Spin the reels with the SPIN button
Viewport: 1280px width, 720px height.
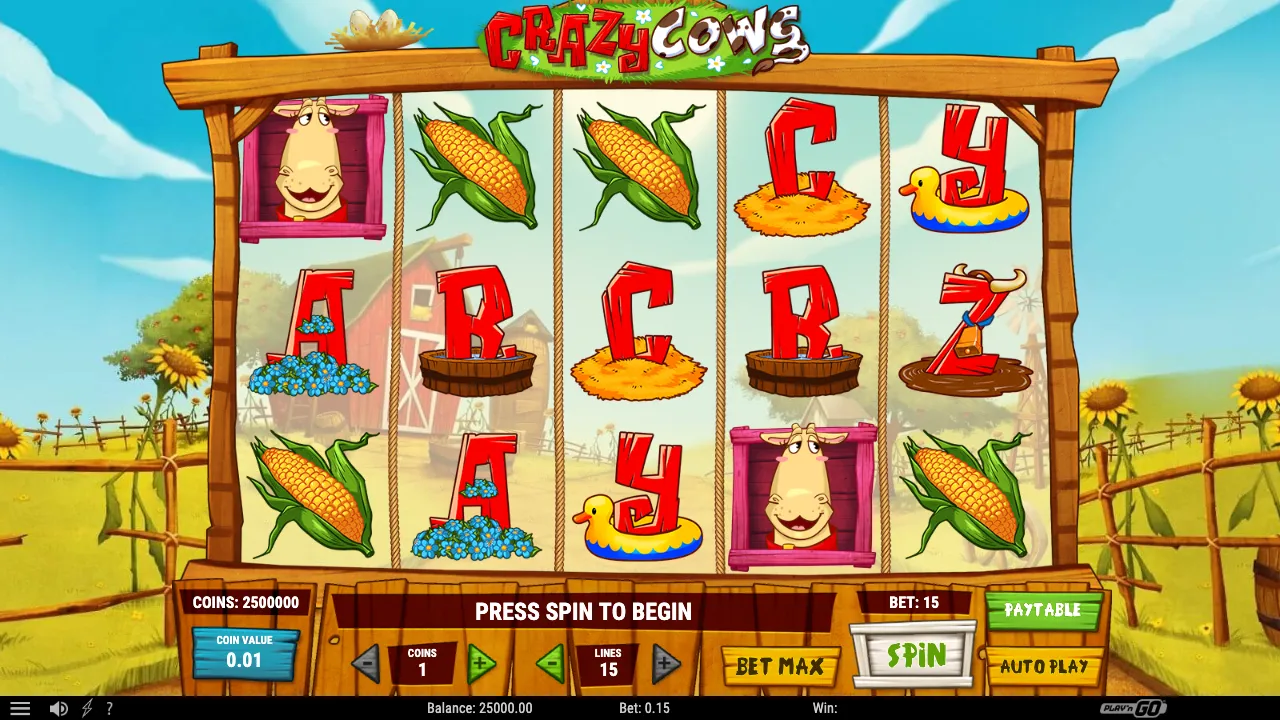(914, 656)
